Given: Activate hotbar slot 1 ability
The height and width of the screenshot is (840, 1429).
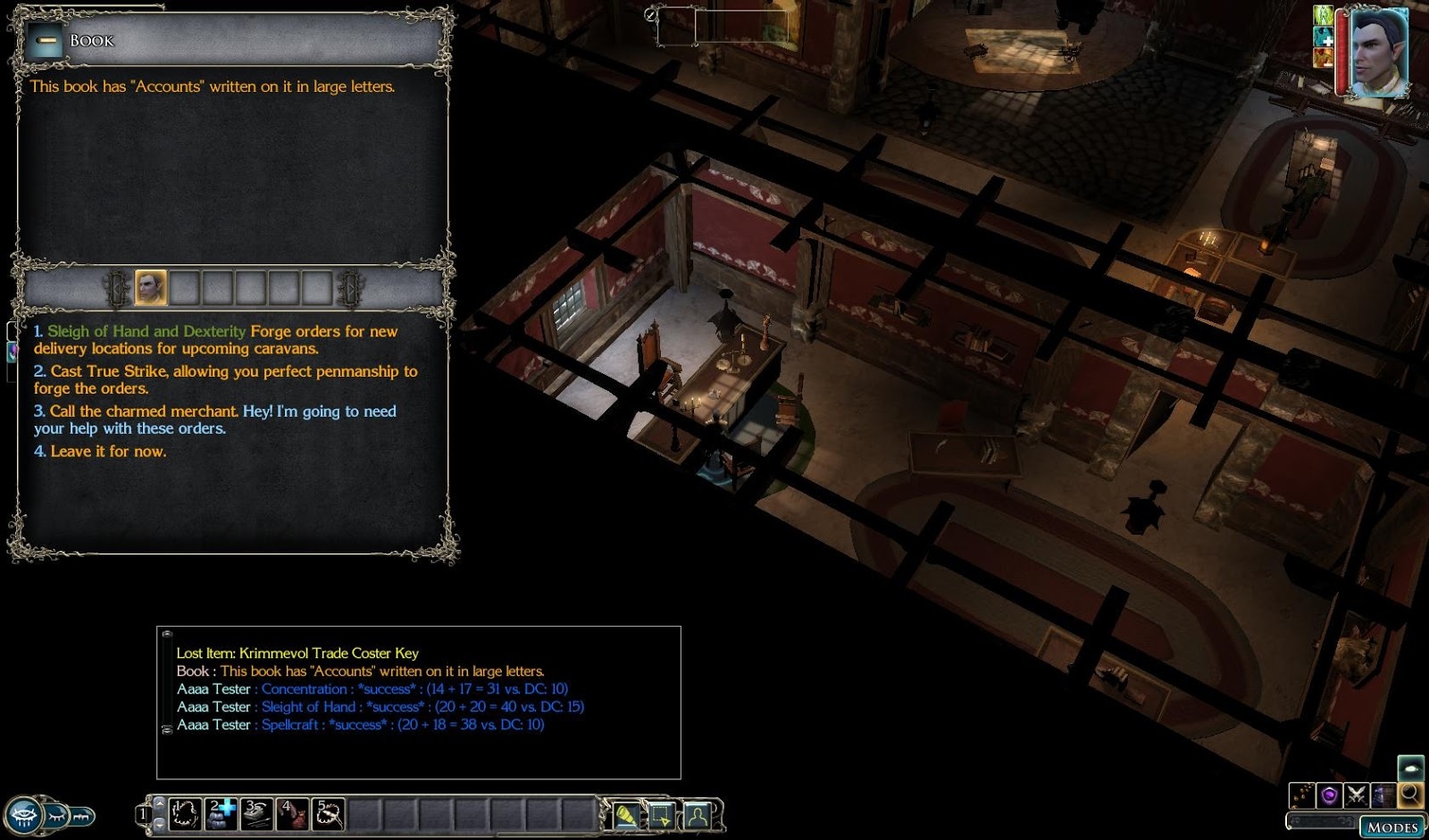Looking at the screenshot, I should 185,814.
